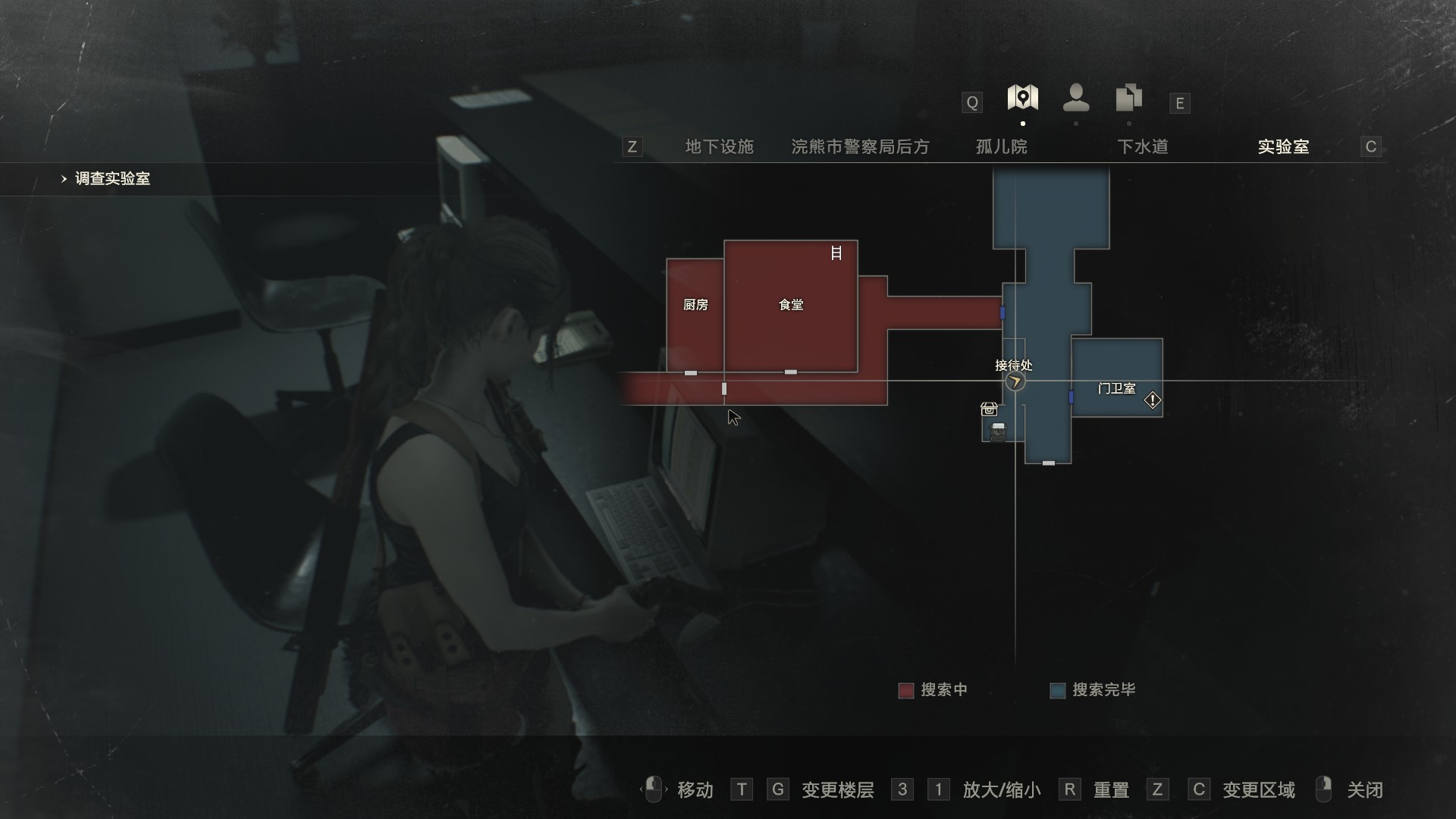Select the typewriter save icon on map
The height and width of the screenshot is (819, 1456).
(x=998, y=431)
